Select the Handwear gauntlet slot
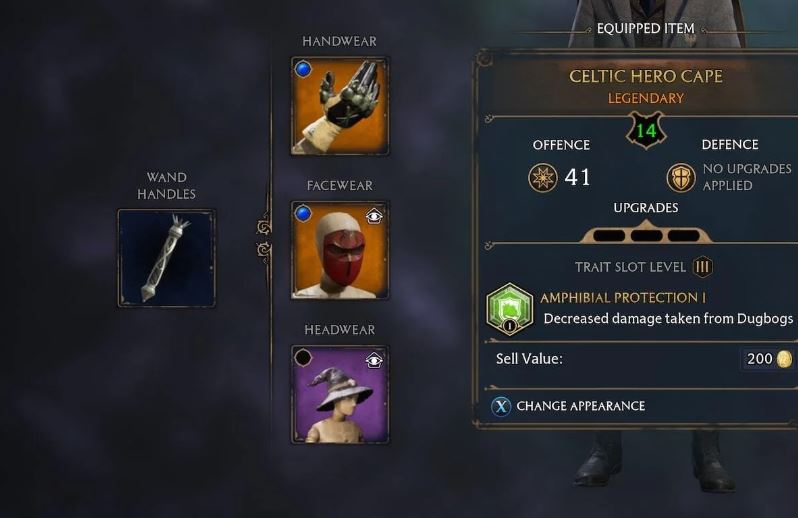This screenshot has width=798, height=518. 340,105
